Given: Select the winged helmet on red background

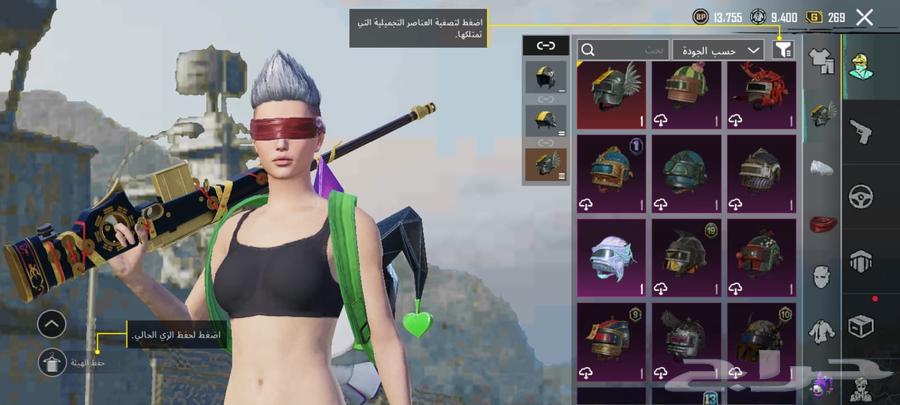Looking at the screenshot, I should coord(611,94).
